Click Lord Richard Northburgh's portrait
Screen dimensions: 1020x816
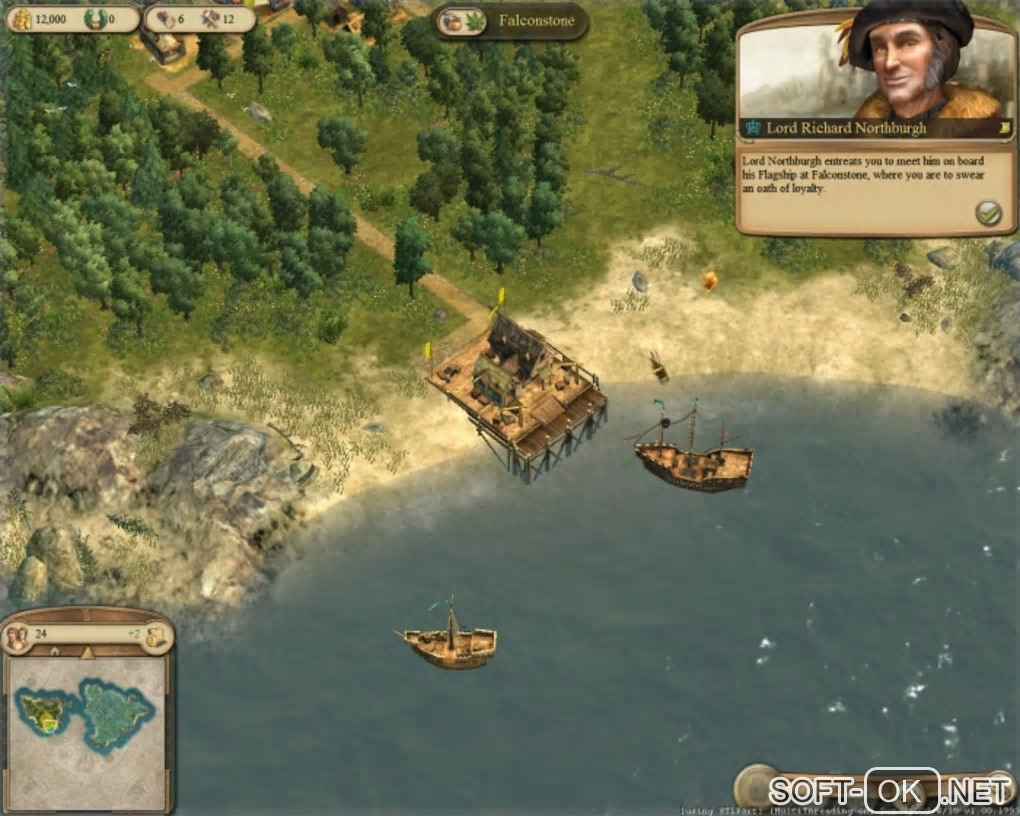point(910,62)
